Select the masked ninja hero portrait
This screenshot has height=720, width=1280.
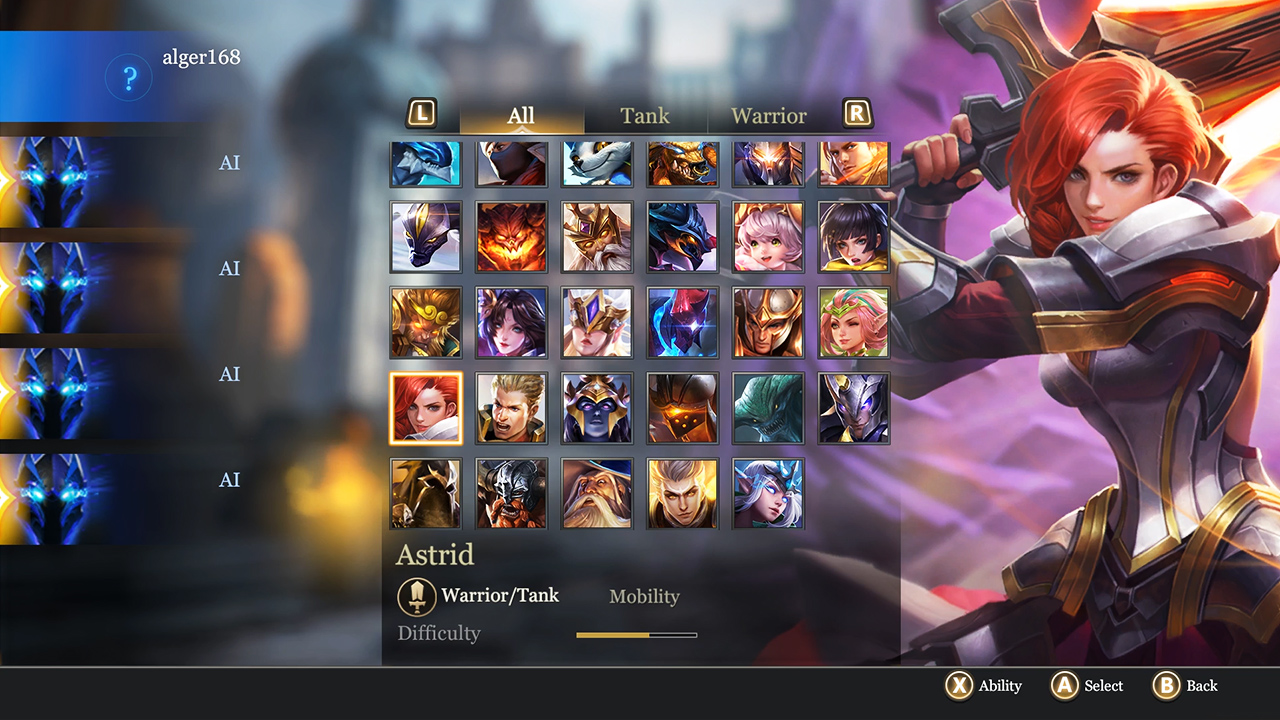(511, 164)
